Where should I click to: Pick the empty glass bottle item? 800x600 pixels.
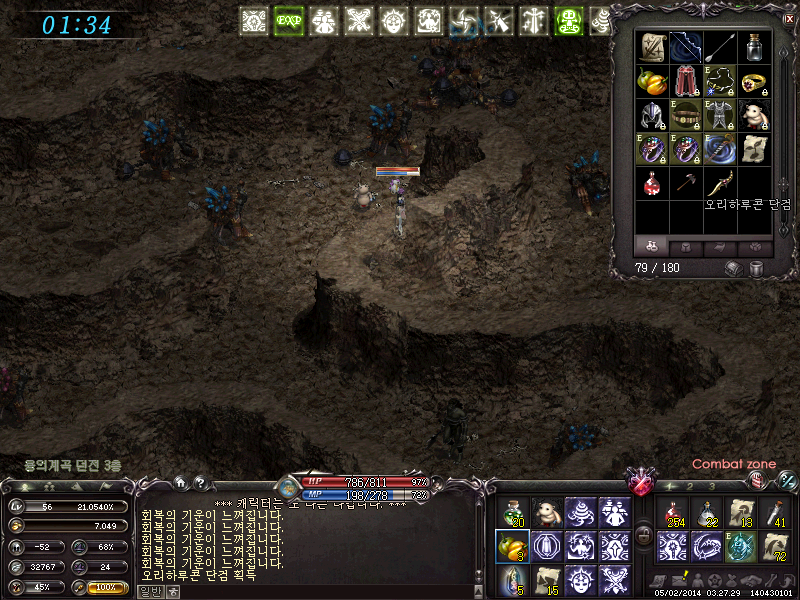[x=755, y=47]
